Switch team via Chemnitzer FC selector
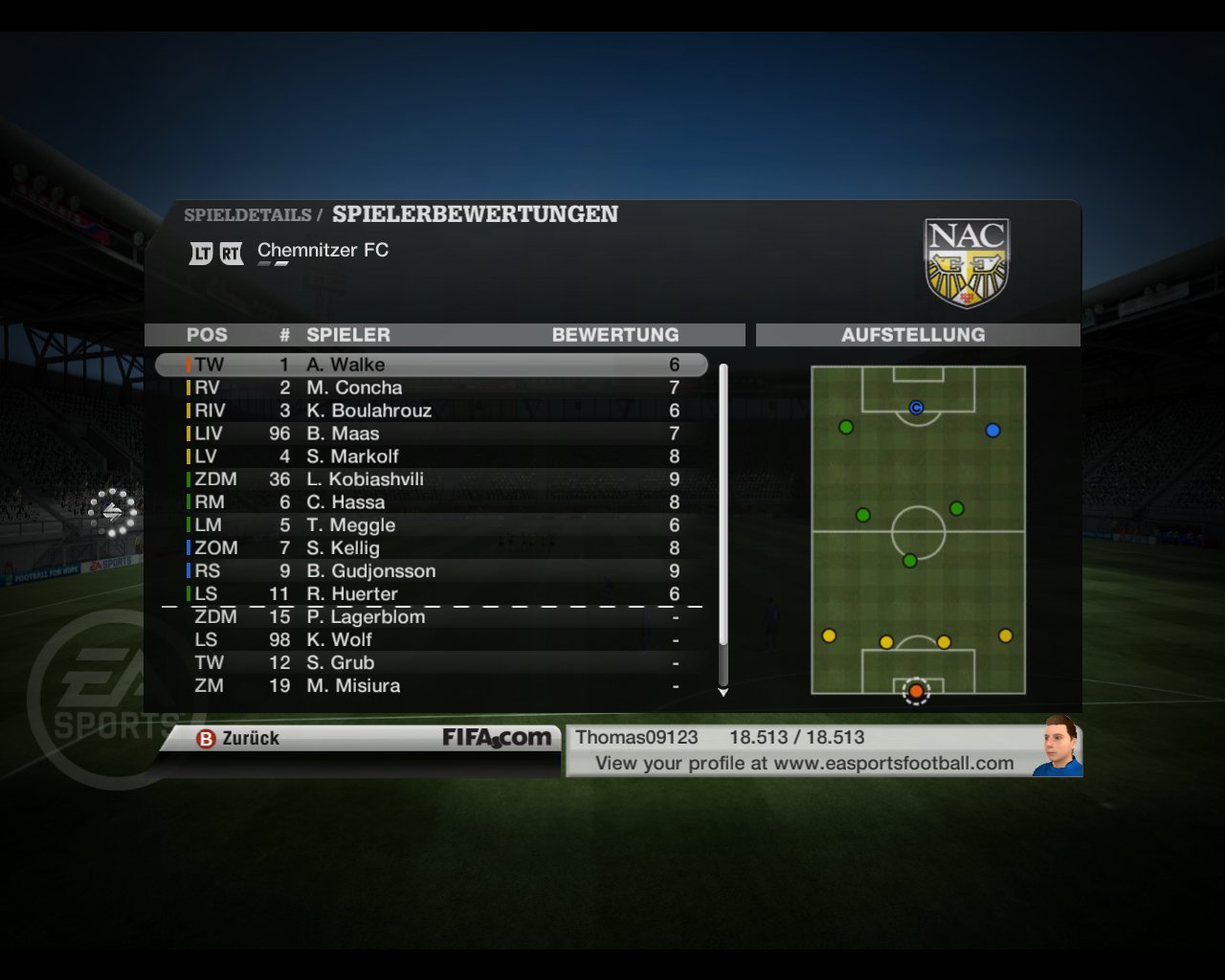 (x=323, y=251)
